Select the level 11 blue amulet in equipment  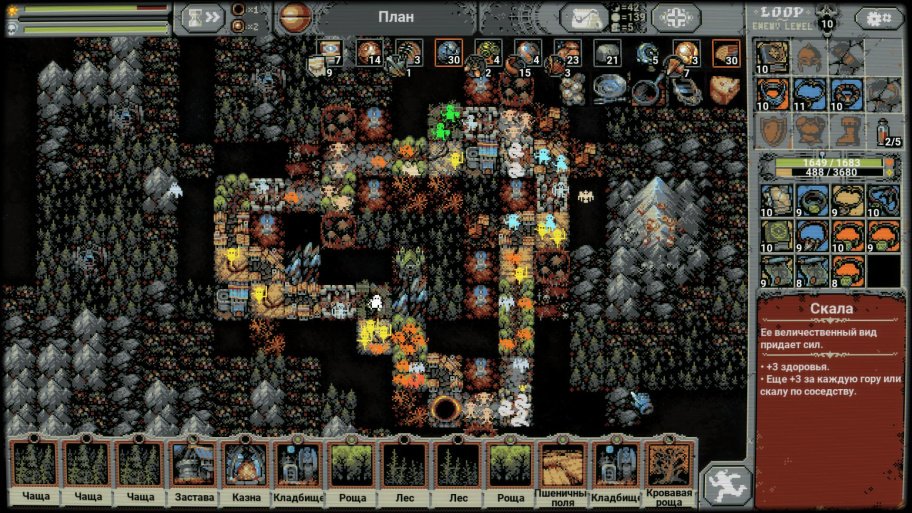coord(808,94)
